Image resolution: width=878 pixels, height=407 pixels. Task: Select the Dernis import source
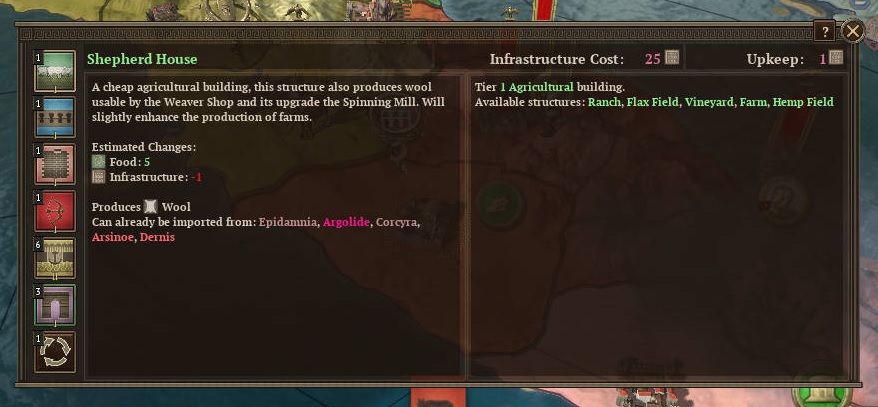click(156, 236)
